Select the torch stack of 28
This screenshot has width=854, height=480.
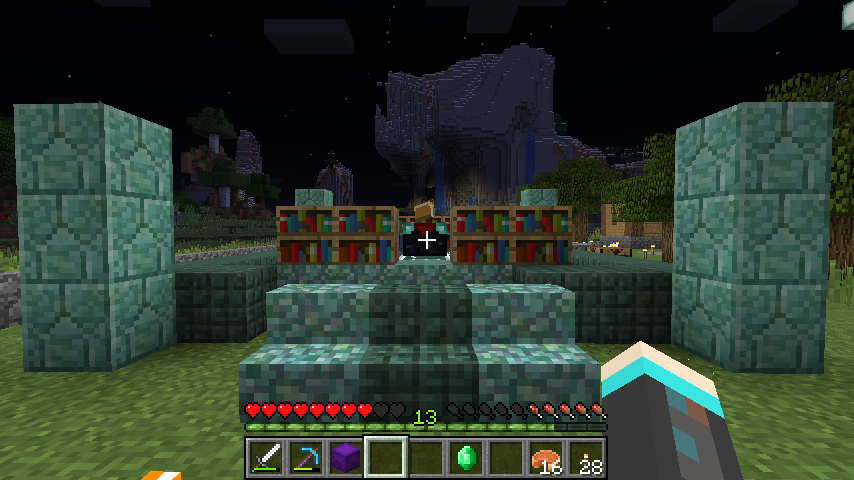click(x=586, y=458)
